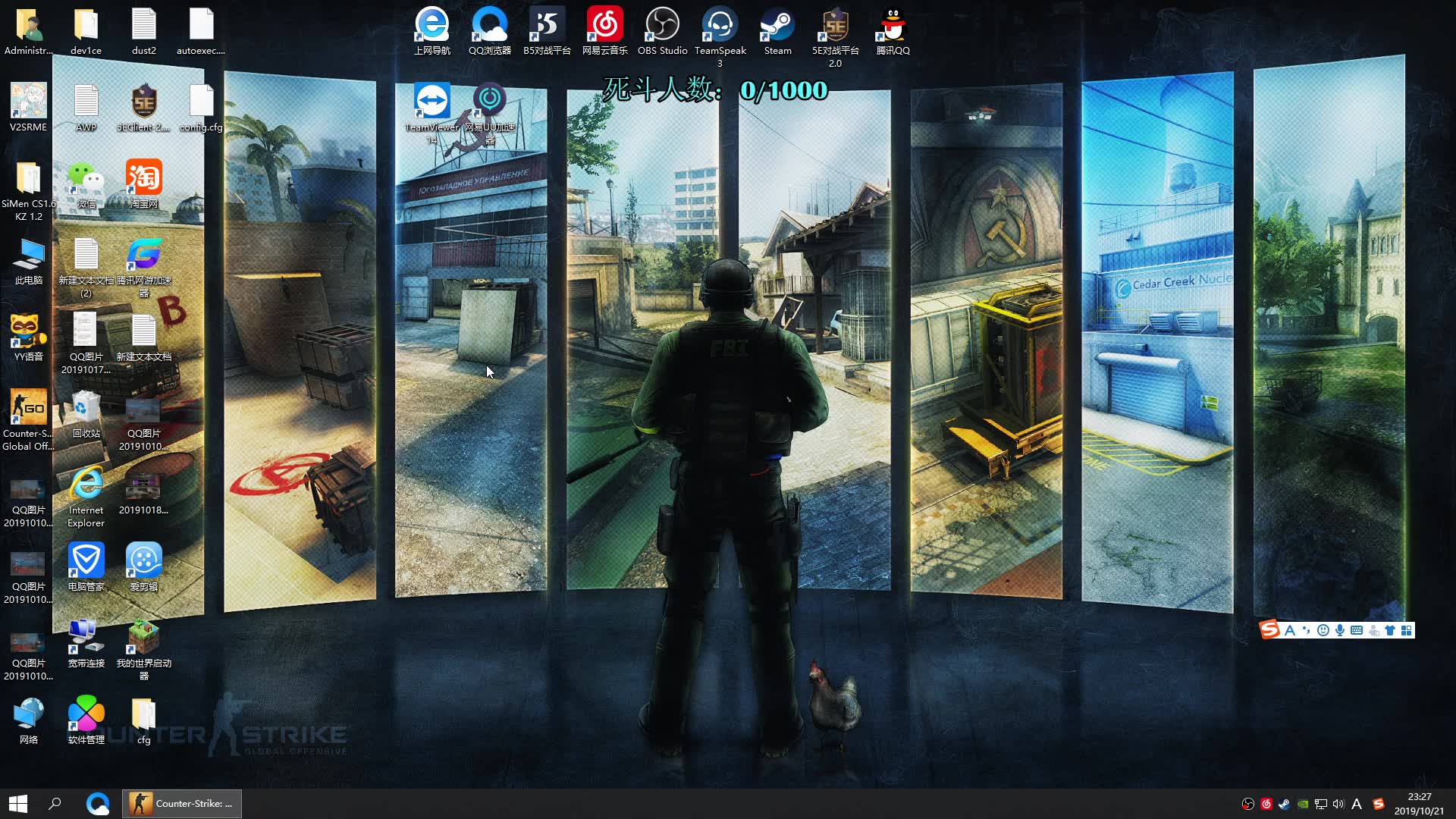Viewport: 1456px width, 819px height.
Task: Open the Windows Start menu
Action: click(18, 803)
